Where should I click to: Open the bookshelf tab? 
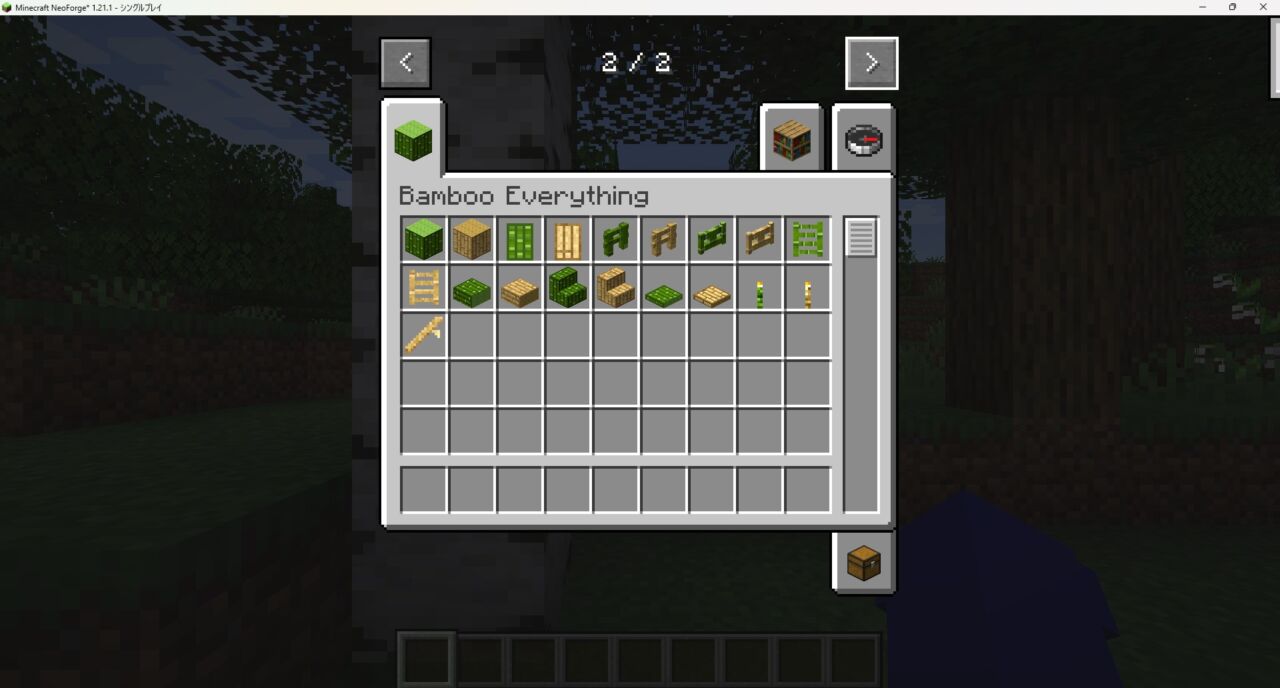click(x=791, y=141)
